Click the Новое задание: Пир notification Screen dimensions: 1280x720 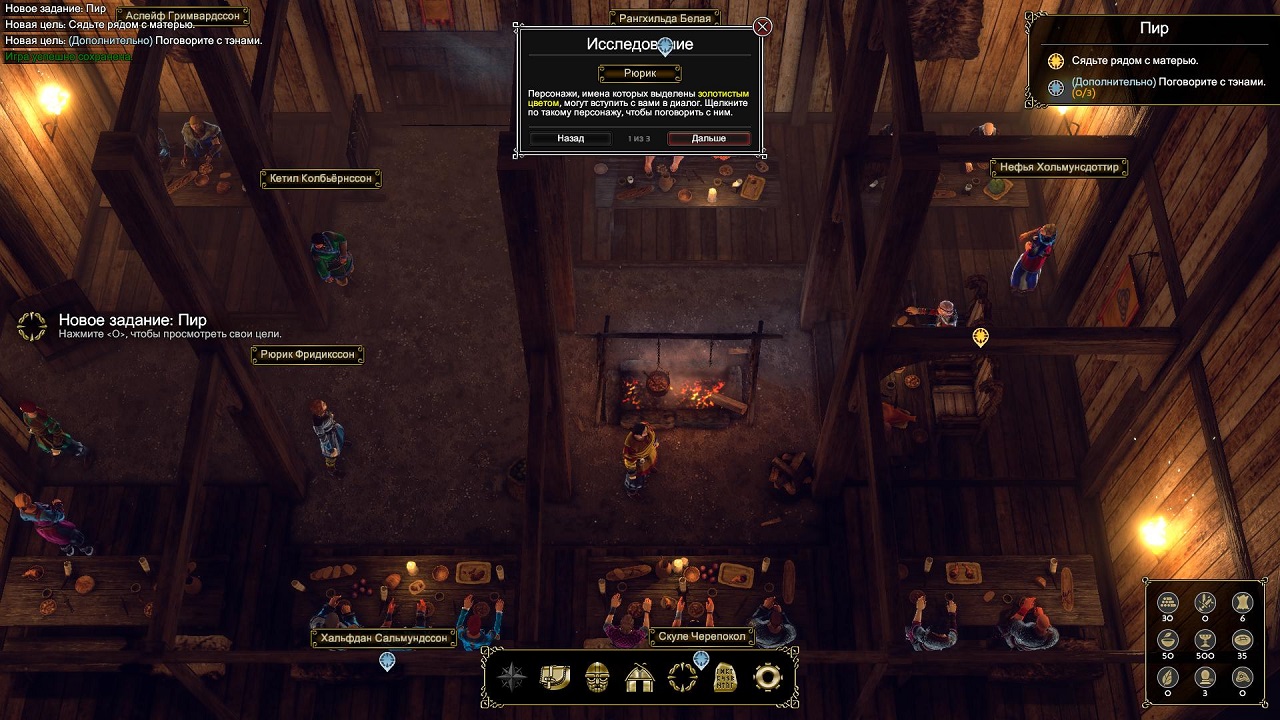[x=133, y=320]
